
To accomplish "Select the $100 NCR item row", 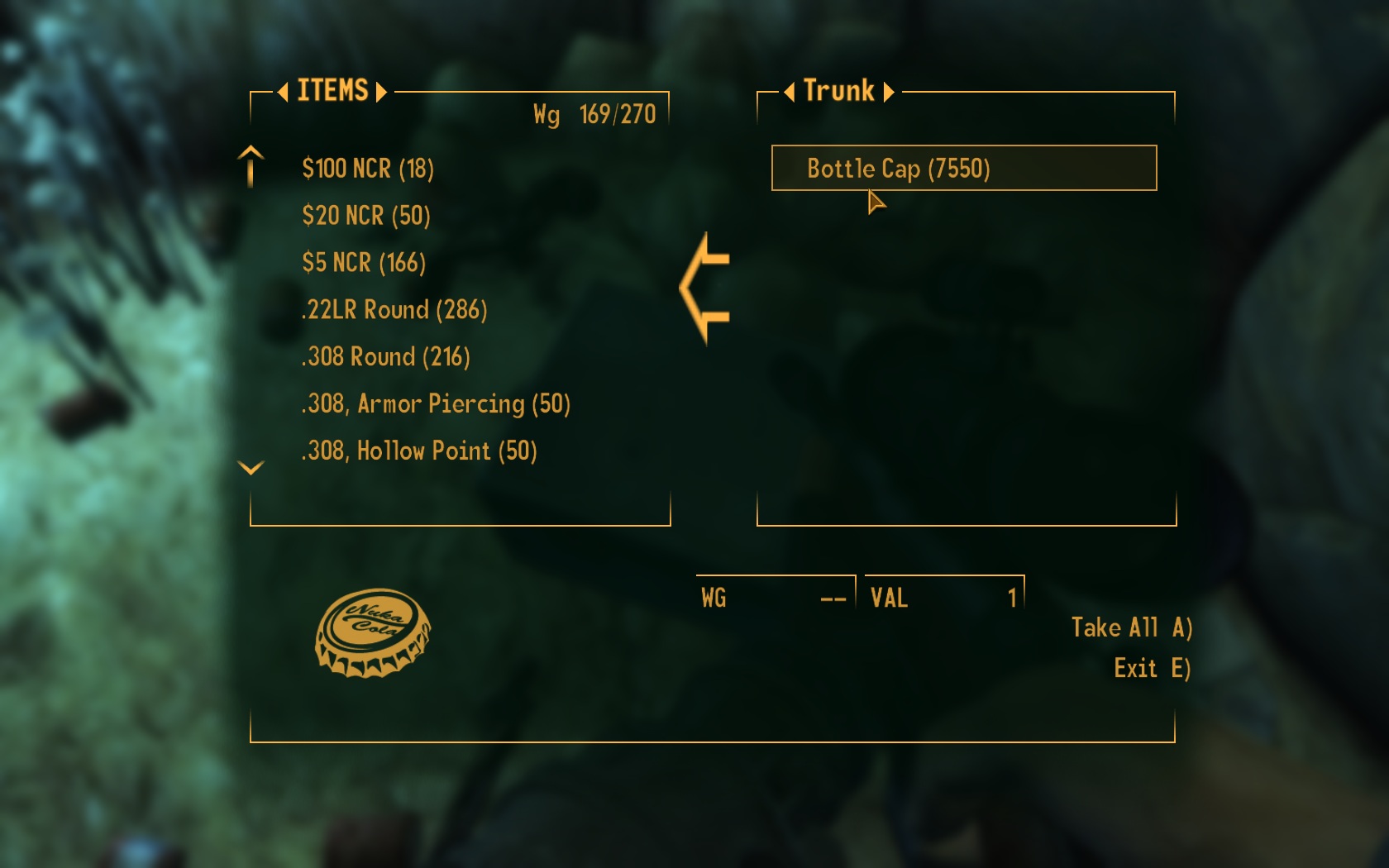I will click(368, 169).
